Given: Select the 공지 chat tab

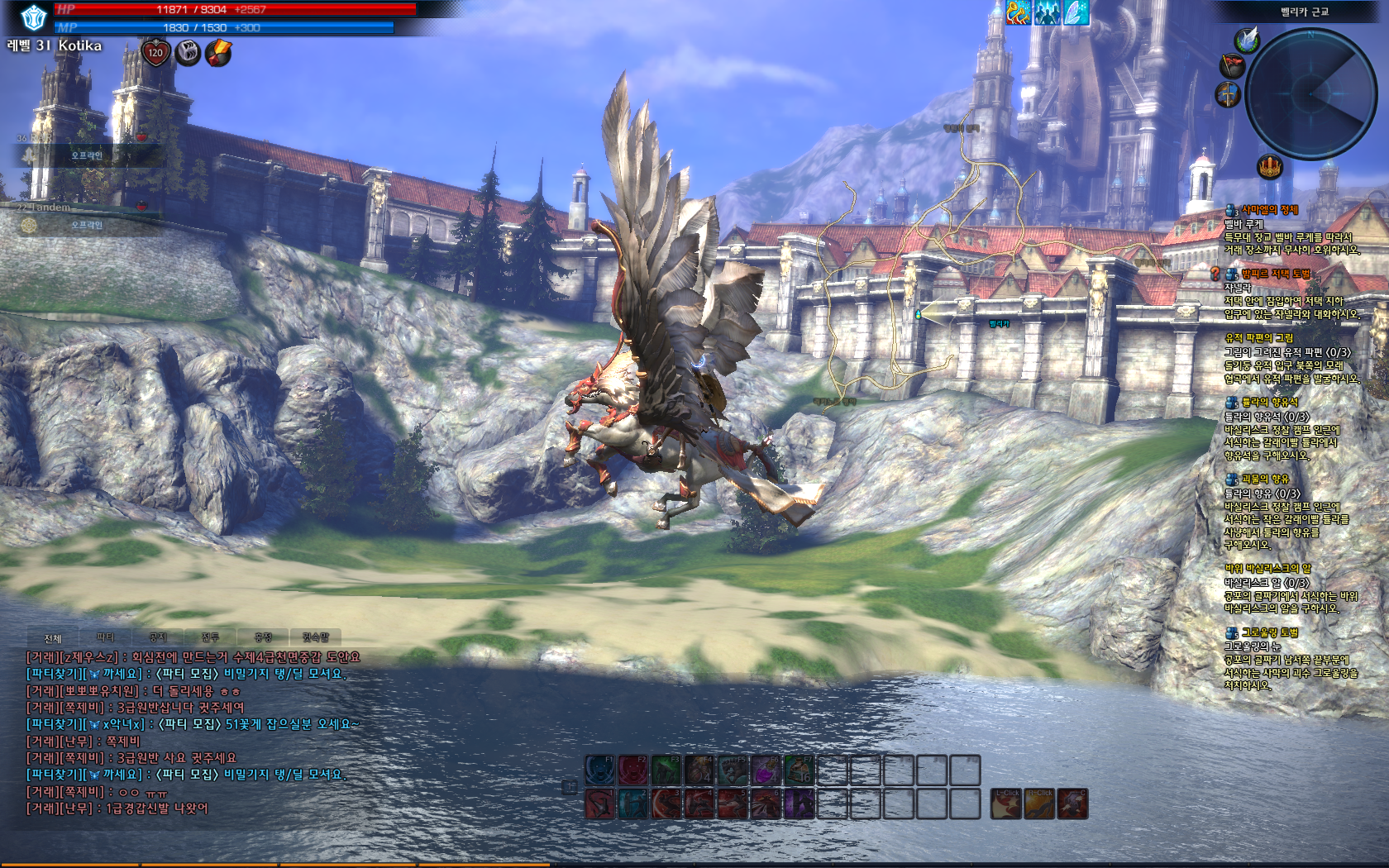Looking at the screenshot, I should (158, 637).
